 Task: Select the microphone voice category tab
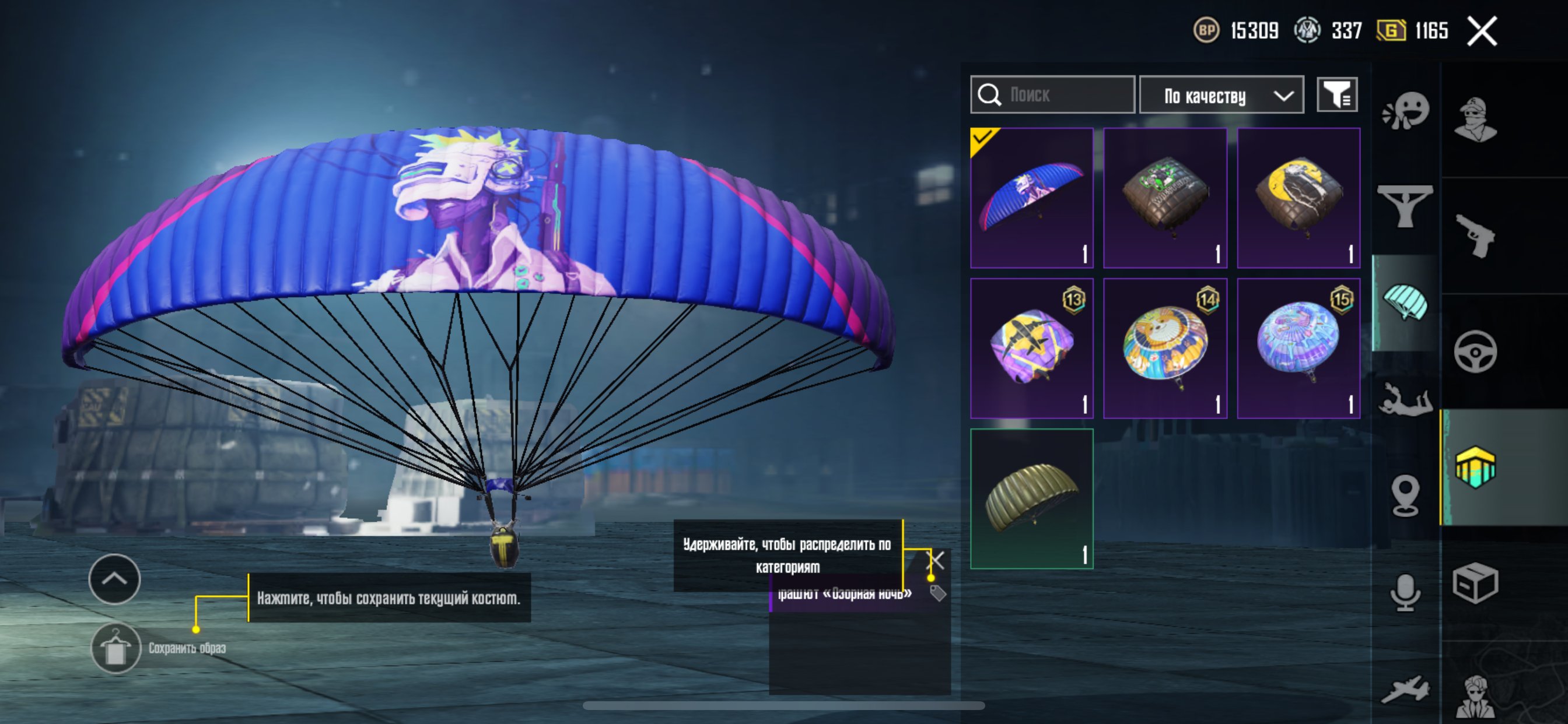point(1405,592)
